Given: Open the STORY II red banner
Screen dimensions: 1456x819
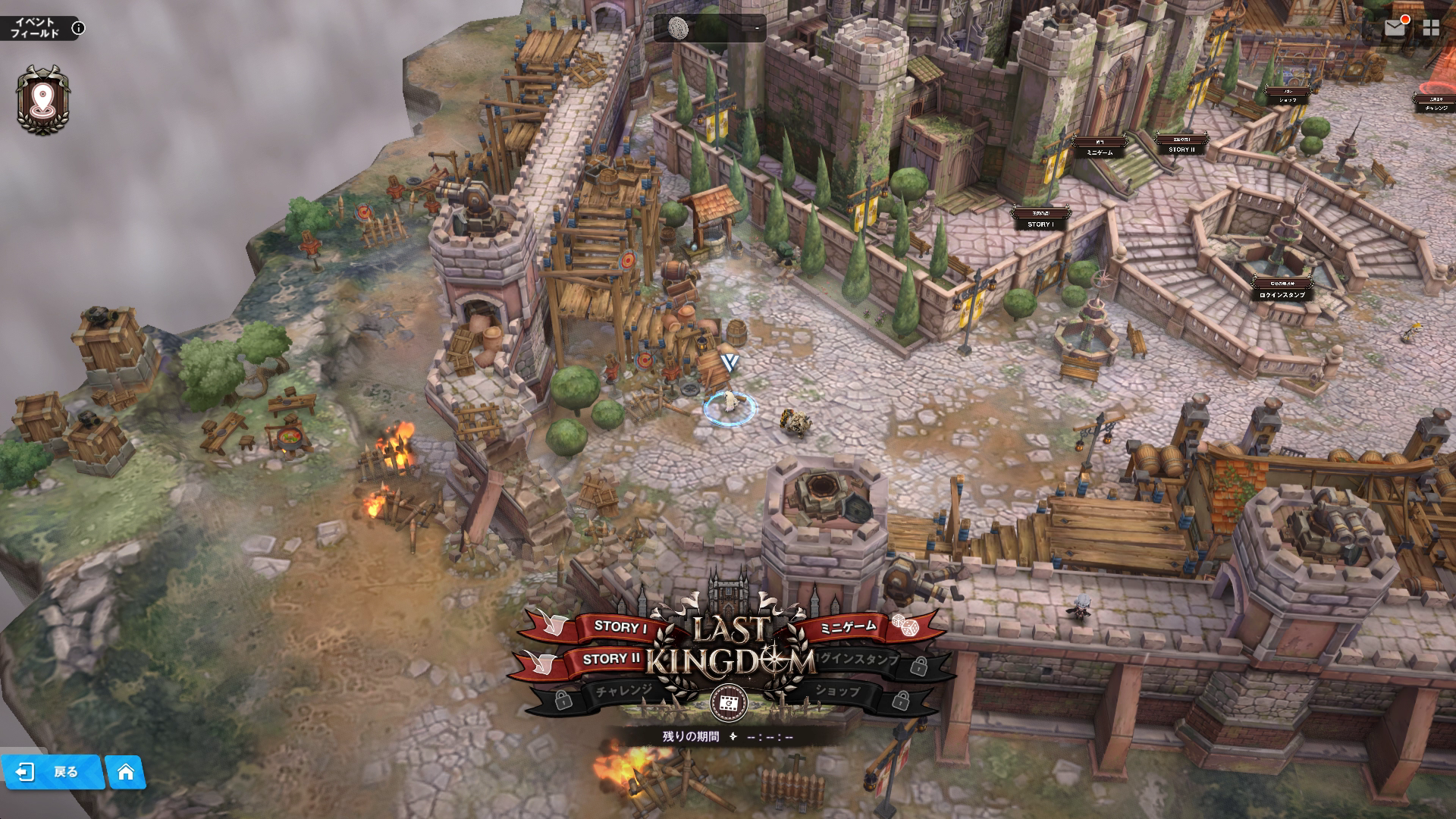Looking at the screenshot, I should coord(610,659).
